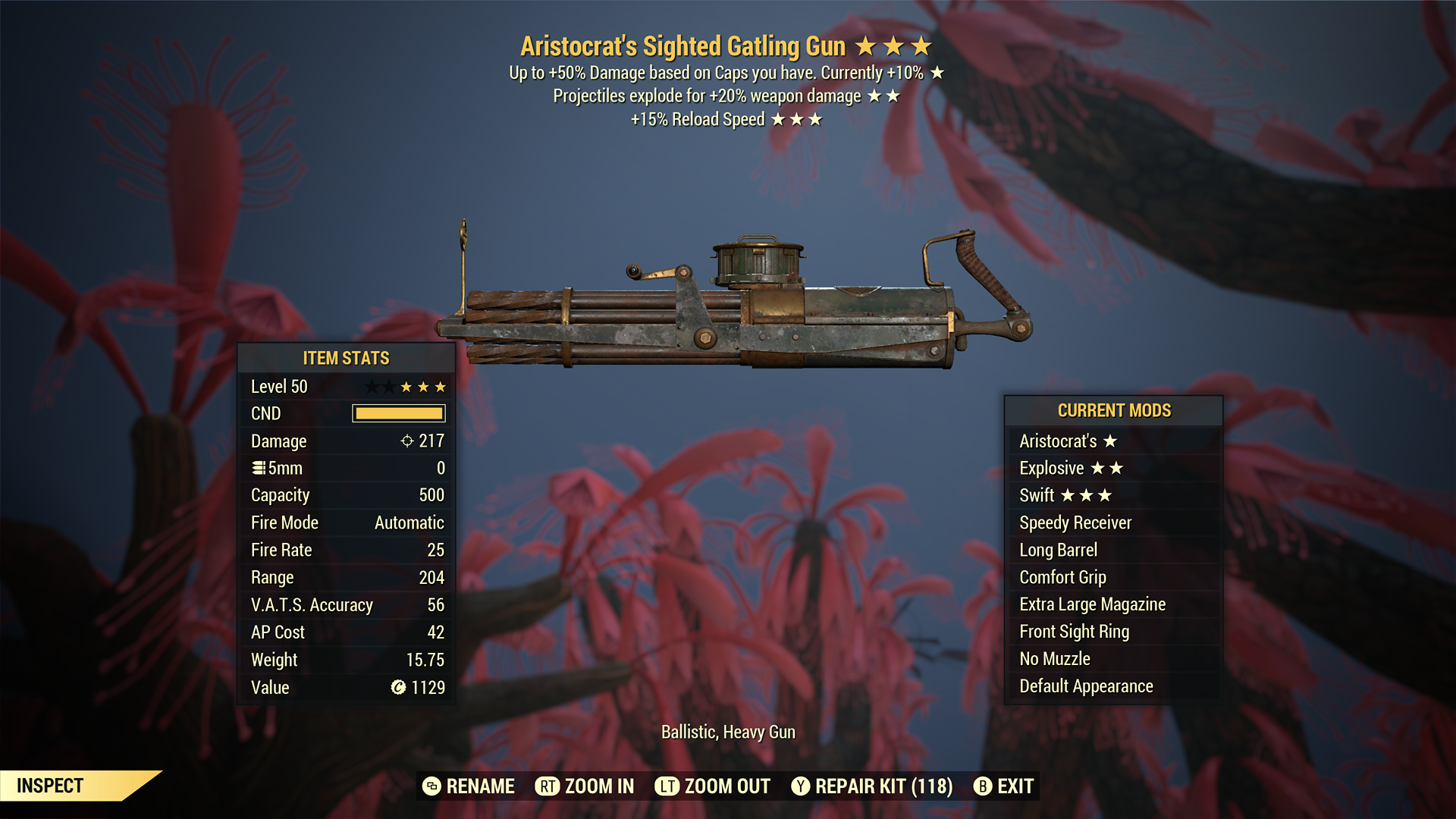Expand the Item Stats panel header
The width and height of the screenshot is (1456, 819).
tap(346, 358)
